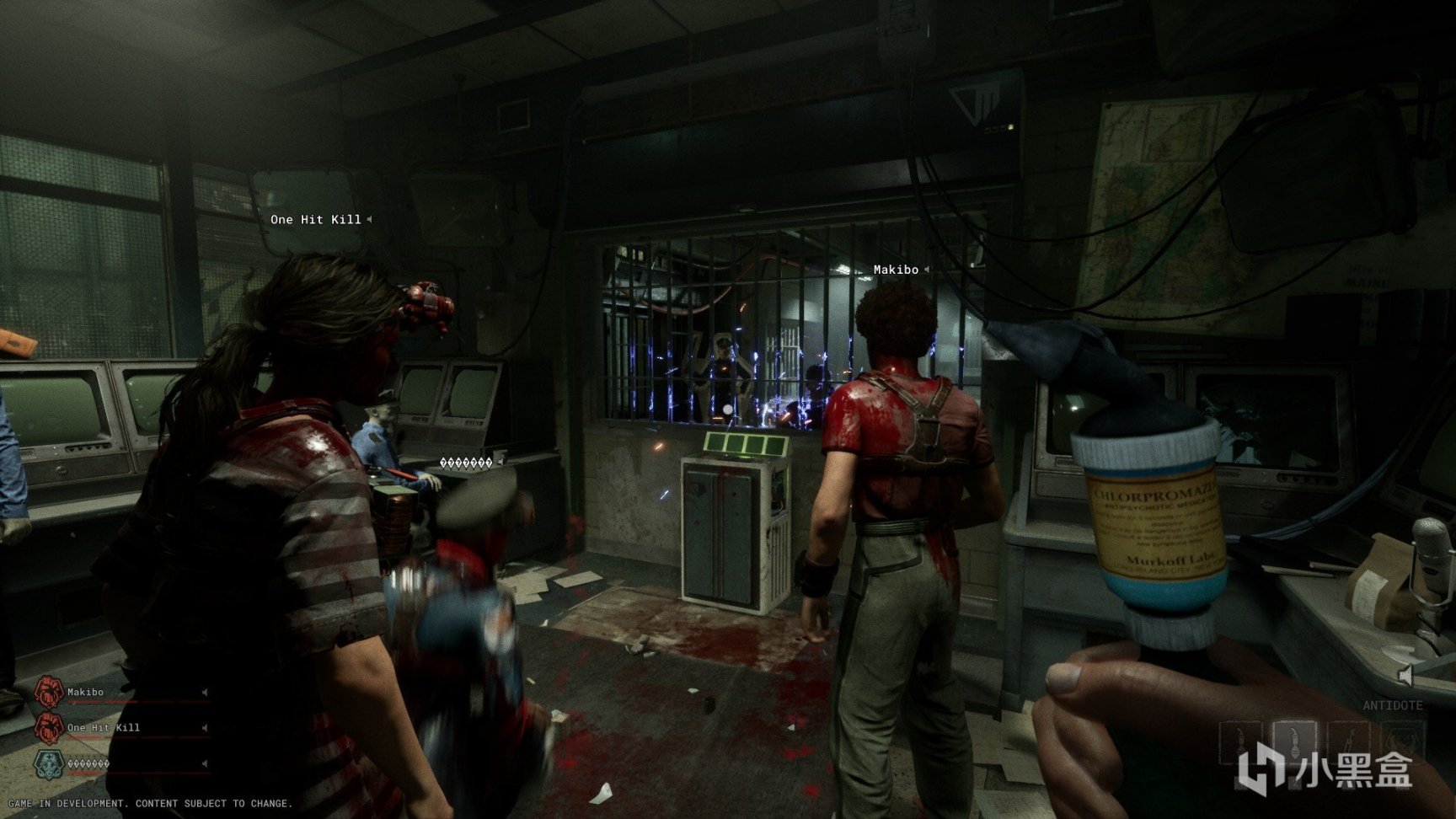Select the highlighted antidote inventory slot
The height and width of the screenshot is (819, 1456).
coord(1293,743)
